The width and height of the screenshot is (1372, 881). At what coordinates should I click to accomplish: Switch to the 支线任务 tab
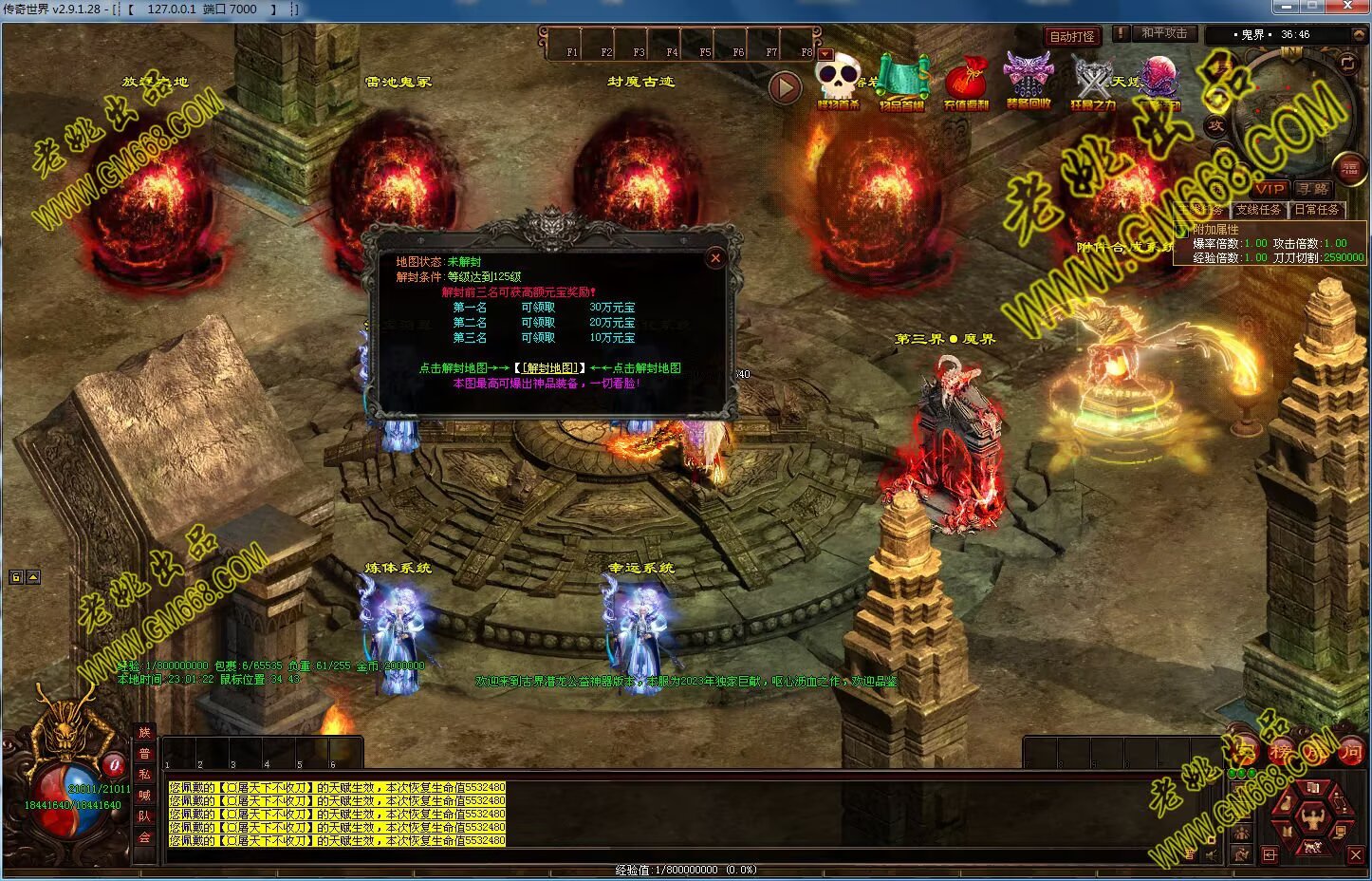(x=1258, y=210)
